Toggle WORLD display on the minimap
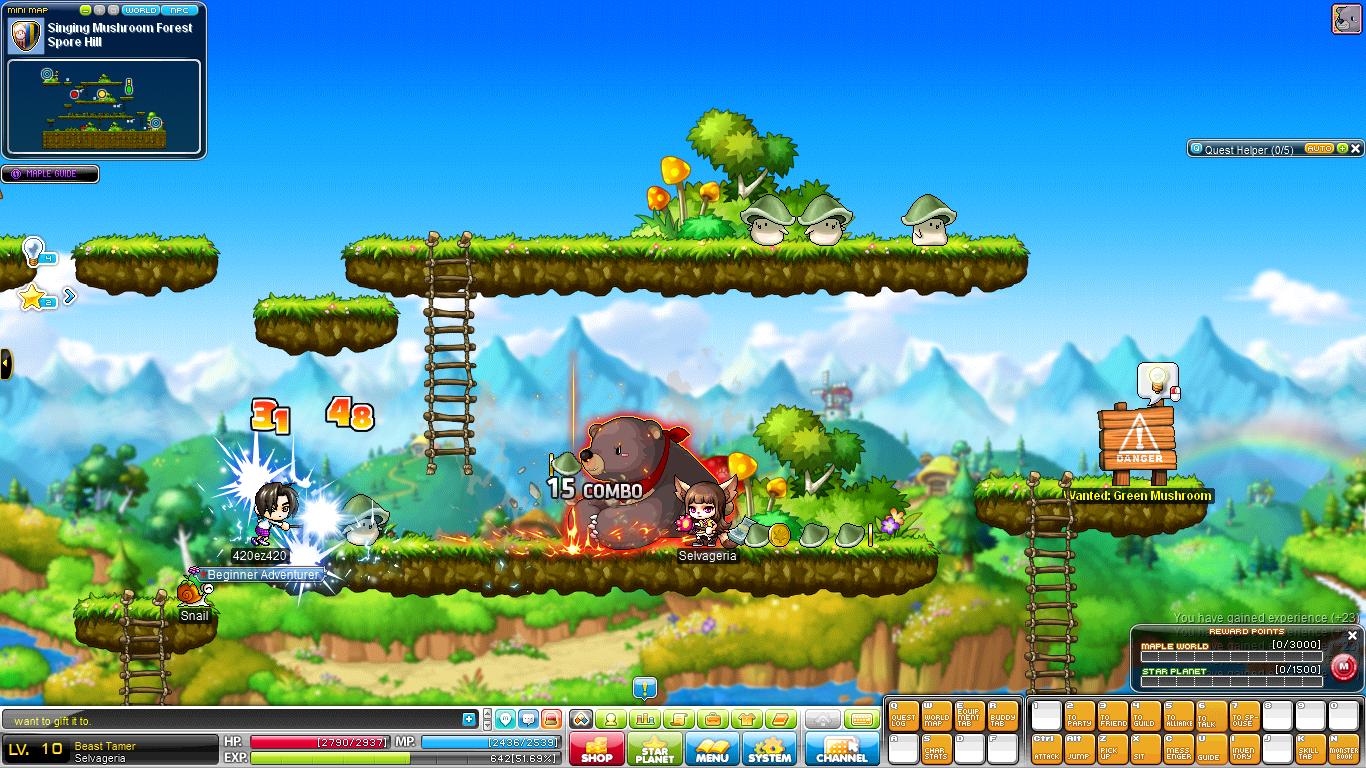 tap(141, 9)
